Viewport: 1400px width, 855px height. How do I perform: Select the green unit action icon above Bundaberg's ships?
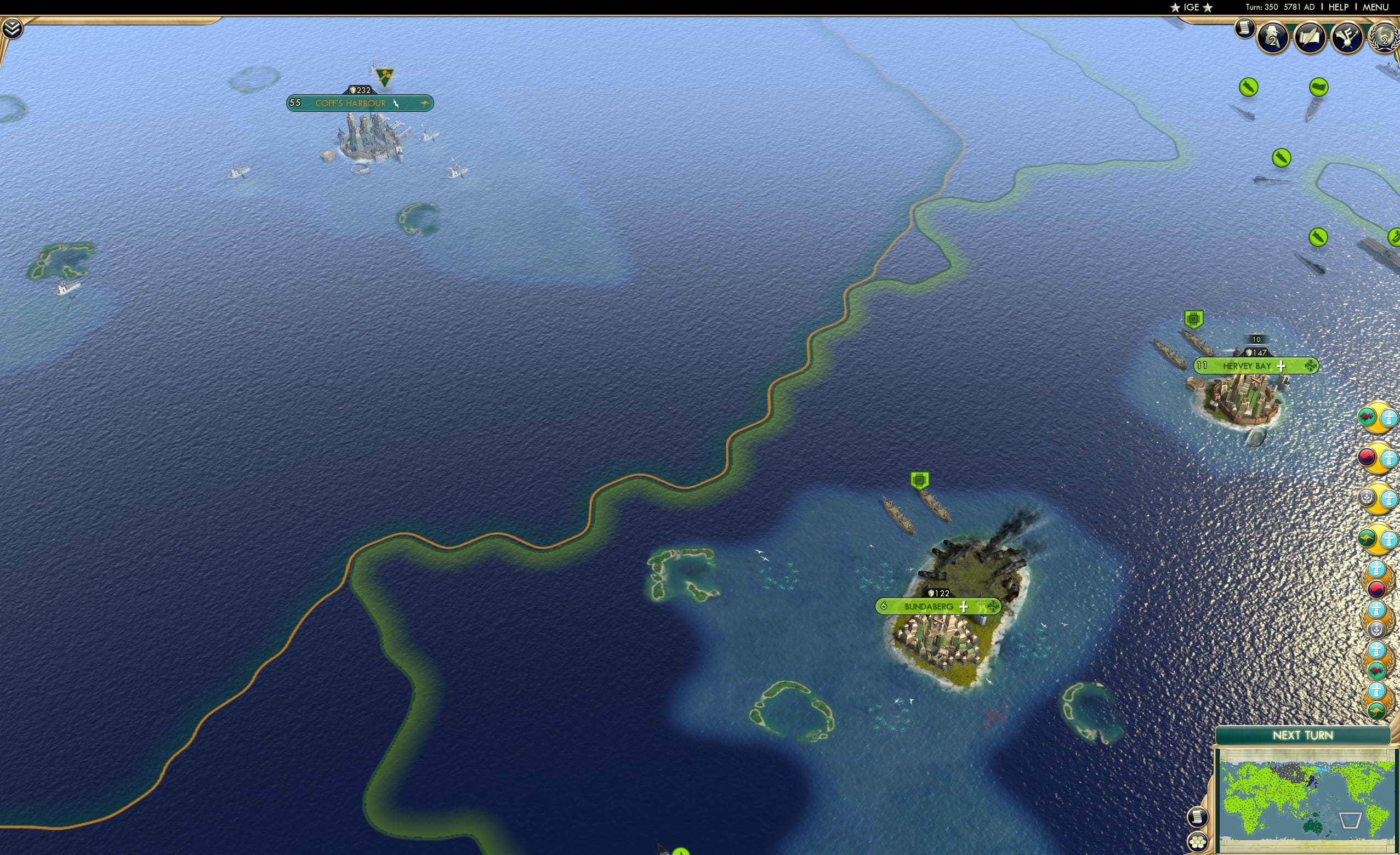click(918, 479)
